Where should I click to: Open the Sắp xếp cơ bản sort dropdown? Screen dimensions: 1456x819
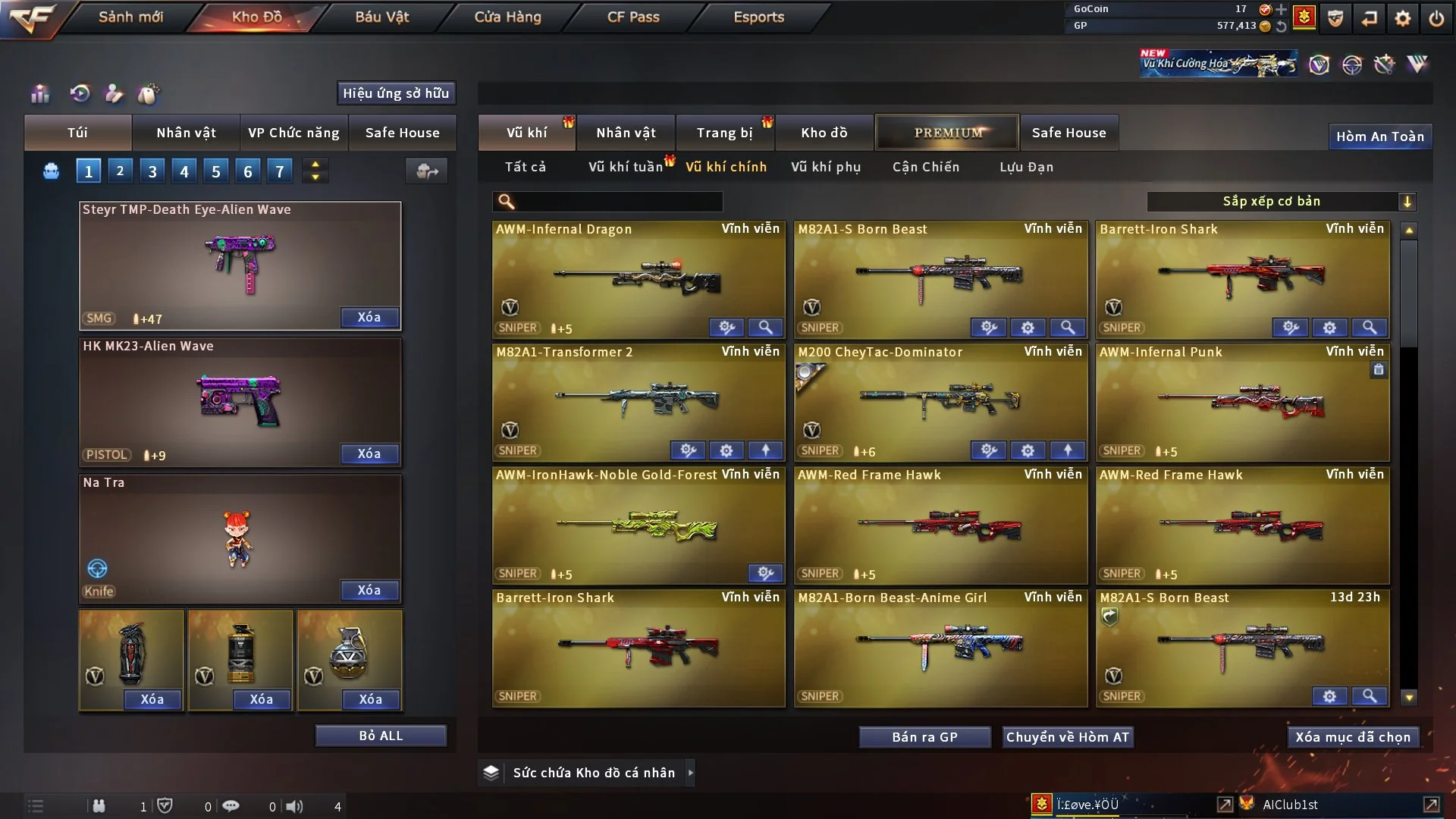[1281, 202]
